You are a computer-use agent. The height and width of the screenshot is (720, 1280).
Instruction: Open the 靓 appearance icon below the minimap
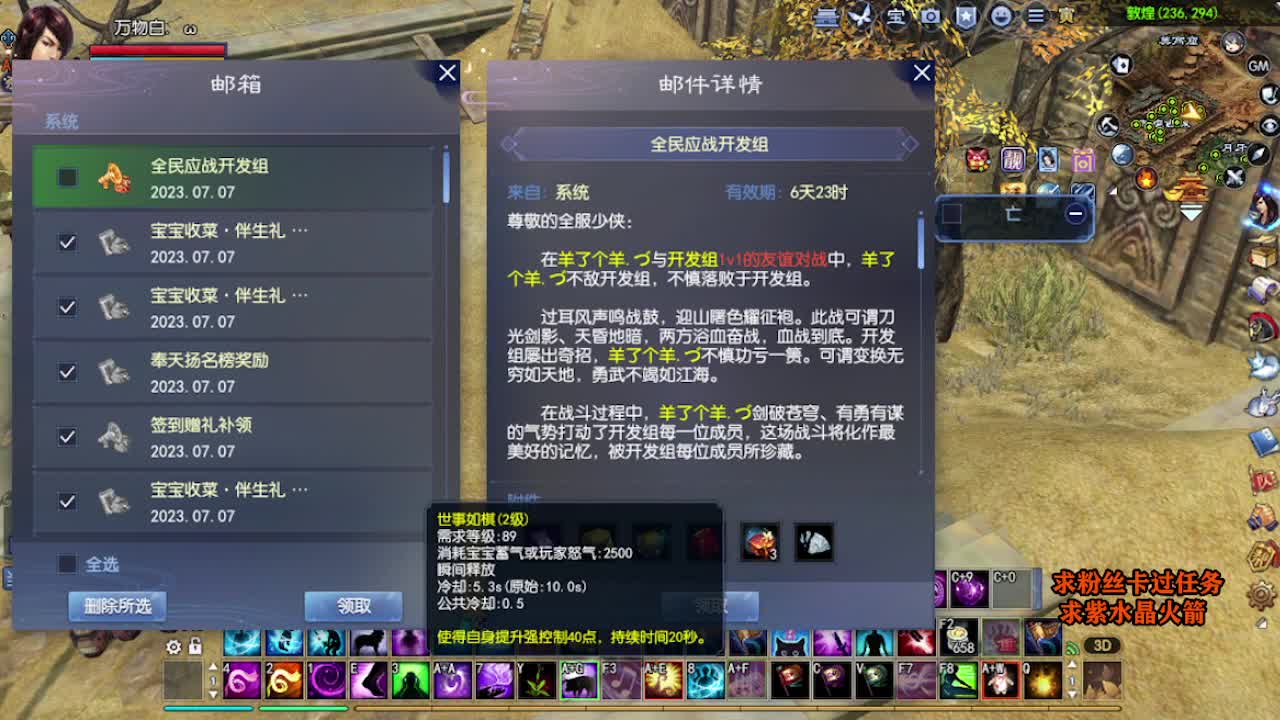pos(1013,160)
